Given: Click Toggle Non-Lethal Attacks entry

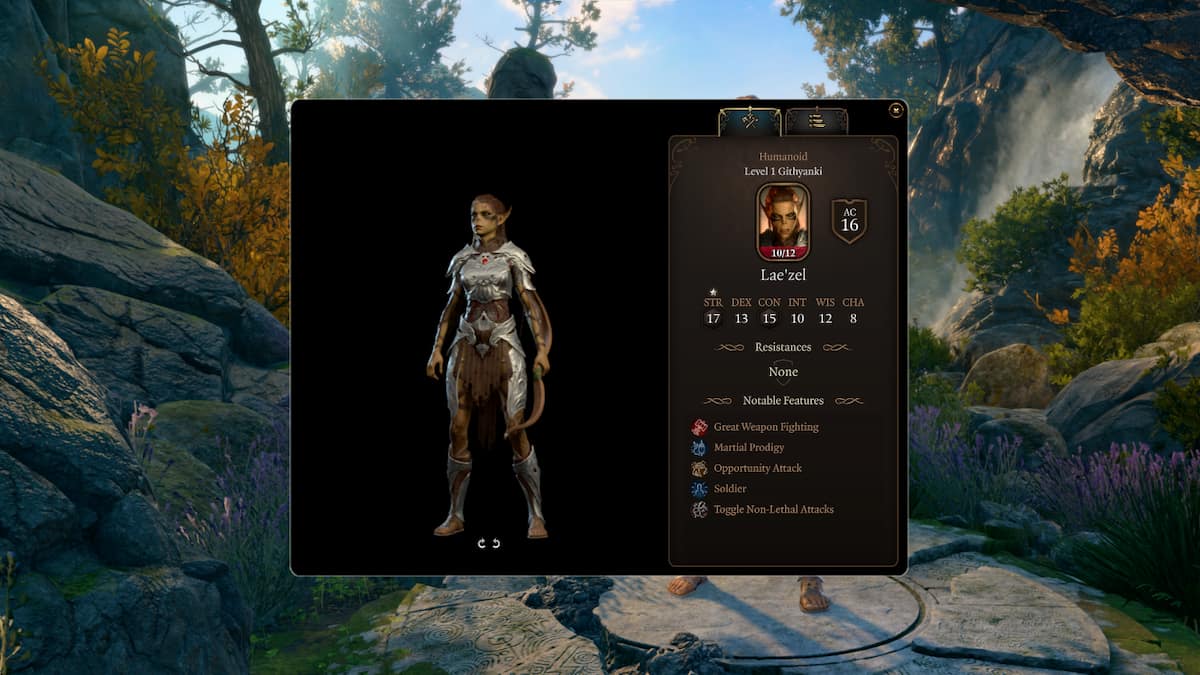Looking at the screenshot, I should (773, 509).
